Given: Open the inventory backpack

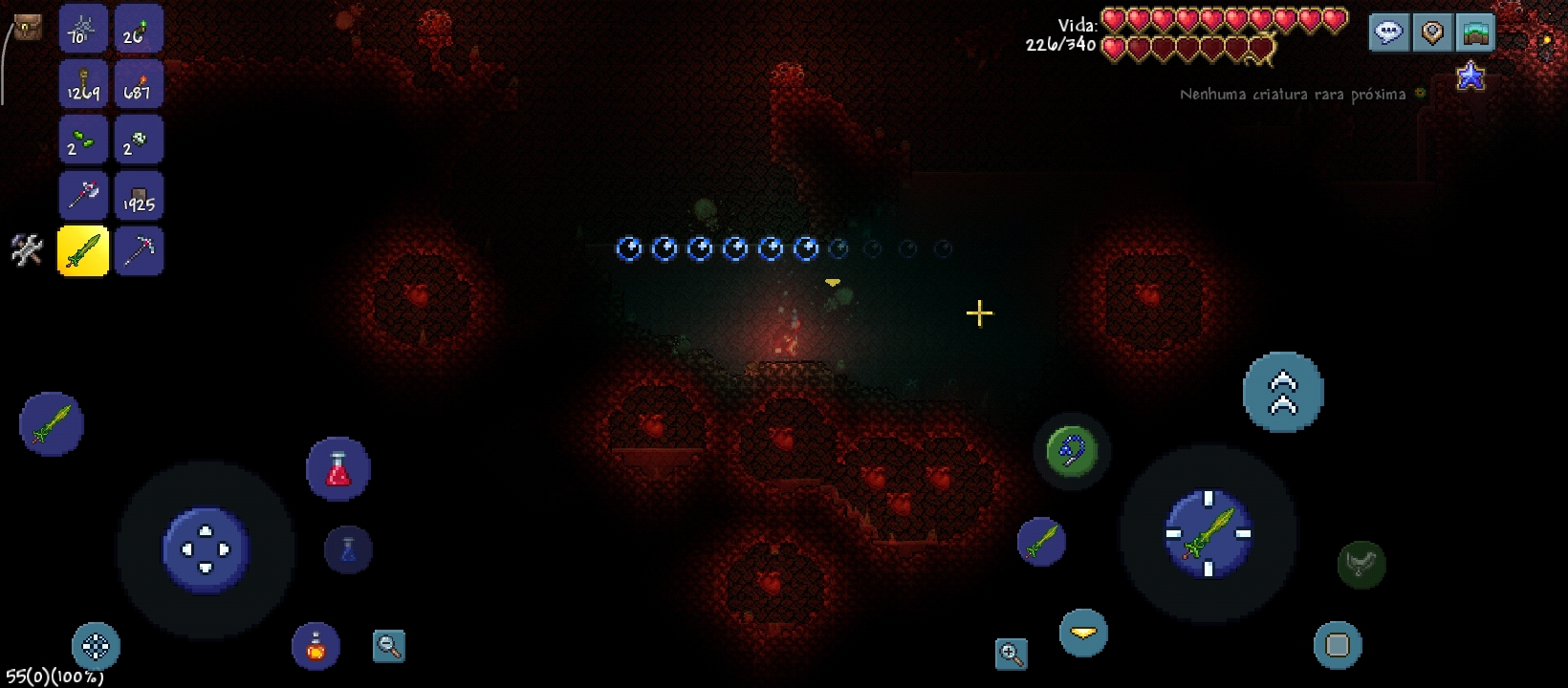Looking at the screenshot, I should (27, 28).
